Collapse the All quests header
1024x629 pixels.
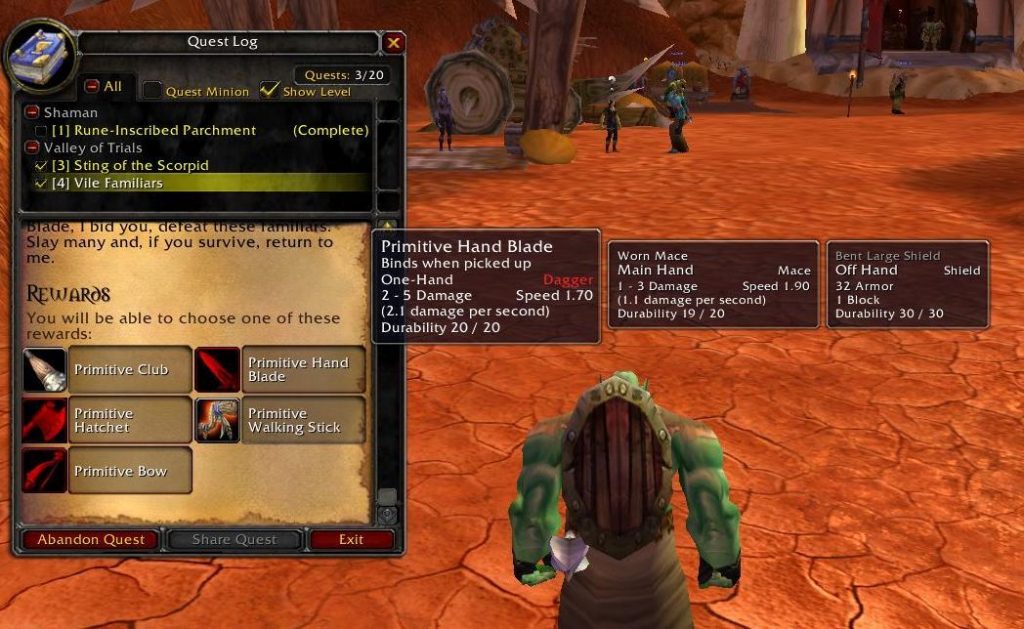click(92, 87)
